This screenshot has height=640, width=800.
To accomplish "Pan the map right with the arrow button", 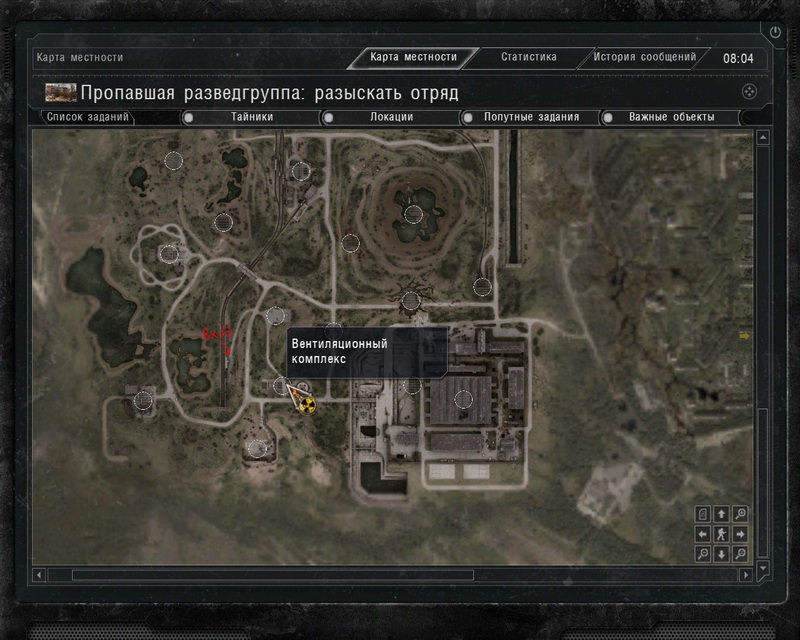I will pos(740,534).
